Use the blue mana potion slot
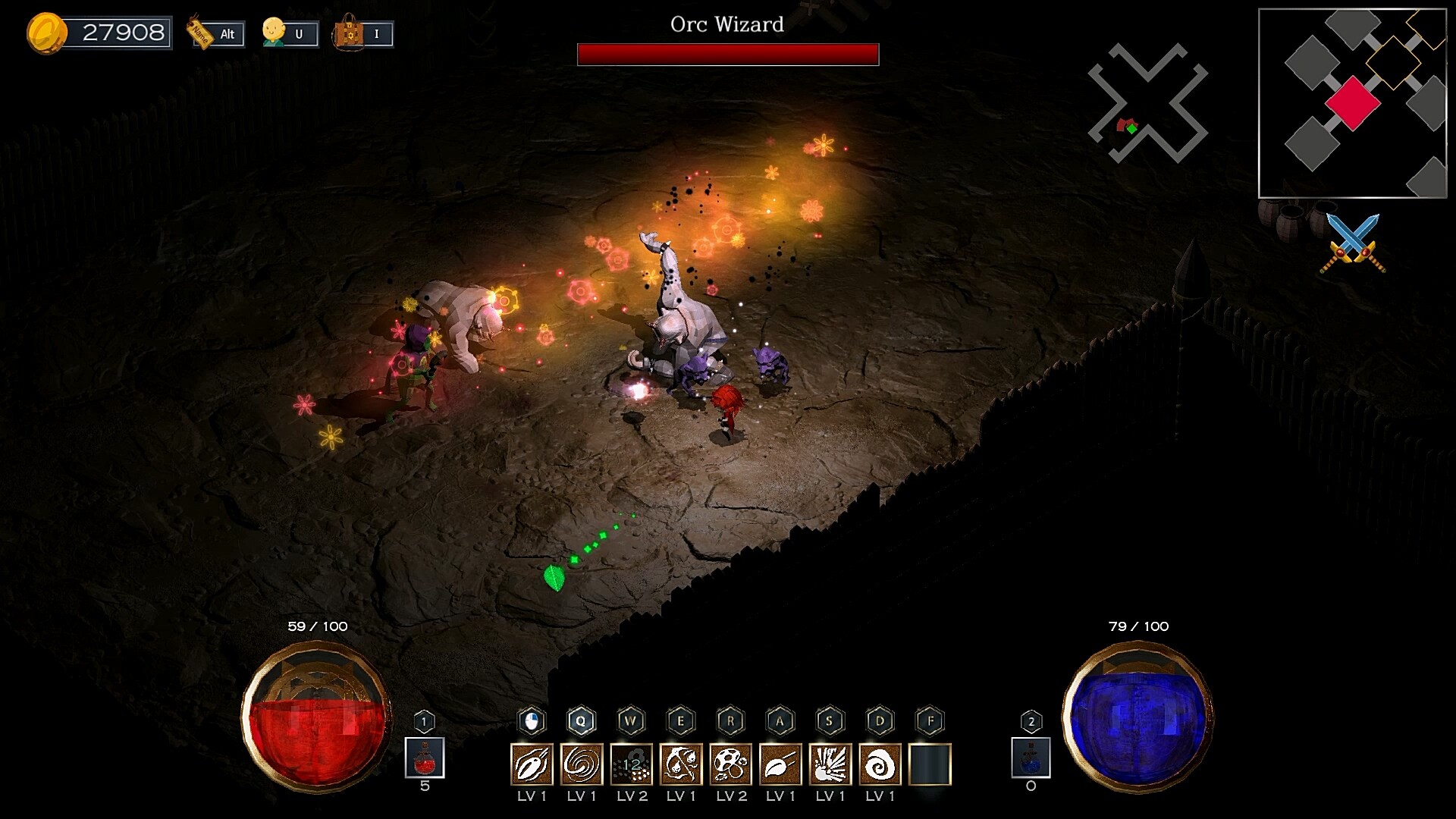The width and height of the screenshot is (1456, 819). point(1031,758)
